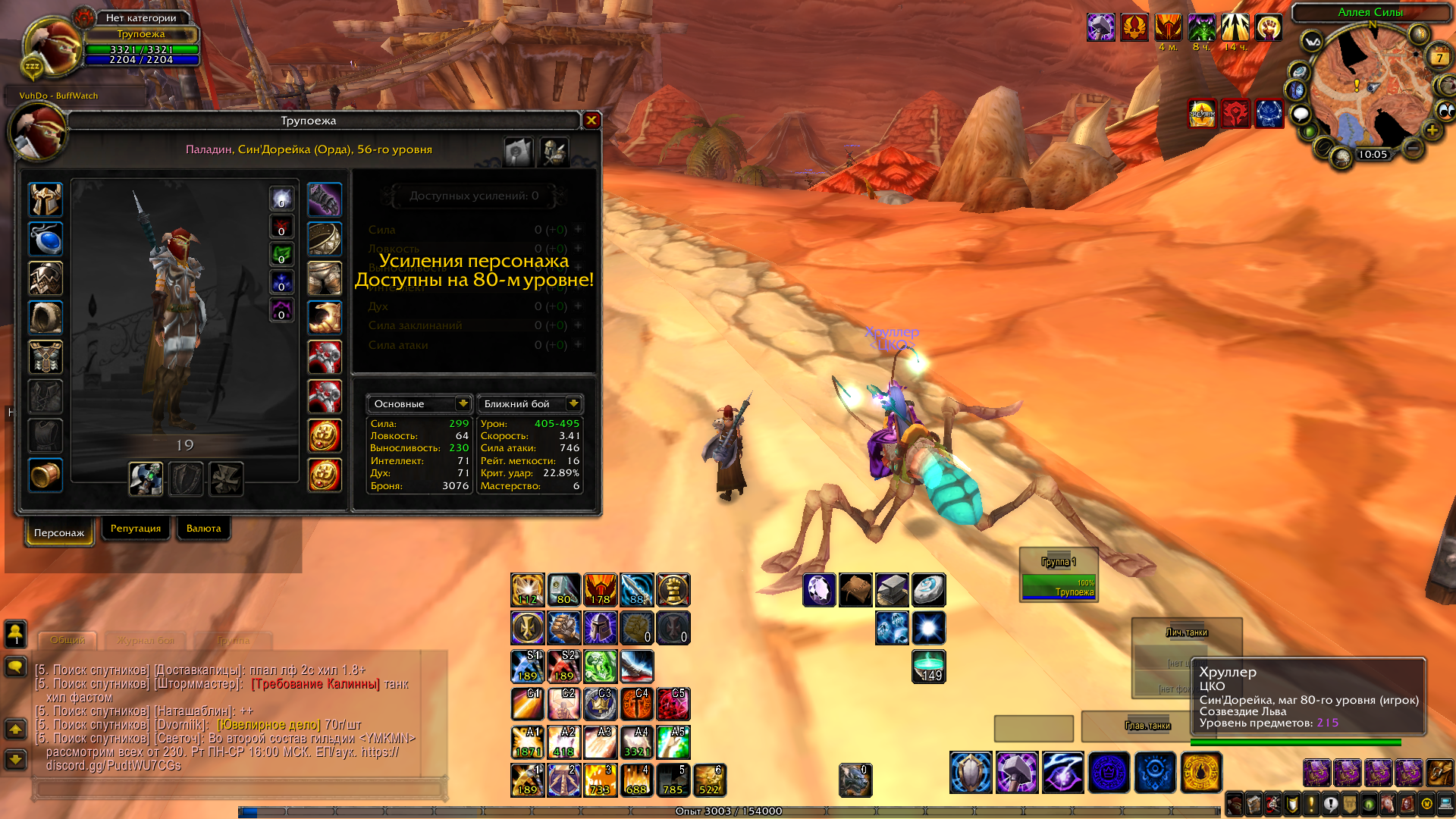Screen dimensions: 1456x819
Task: Select the gloves equipment slot
Action: pyautogui.click(x=325, y=200)
